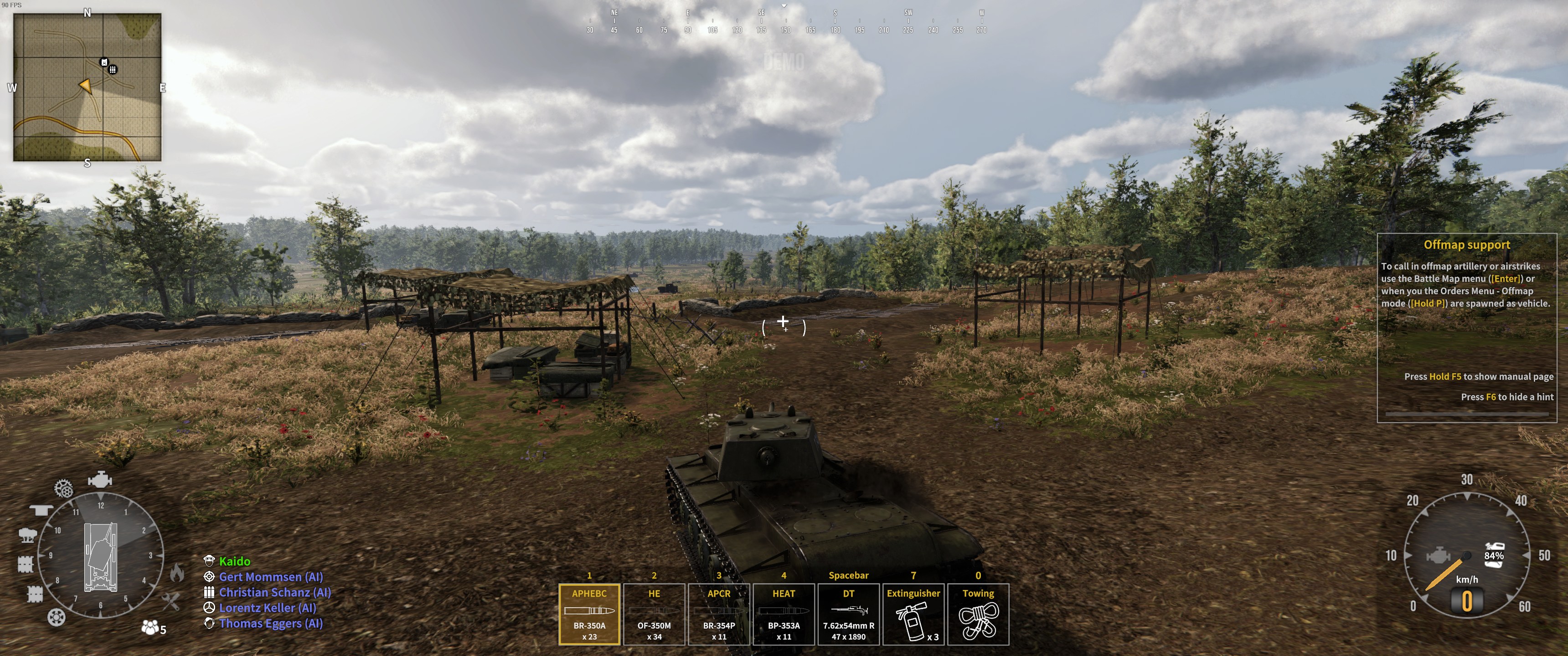Select crew member Kaido
Screen dimensions: 1568x656
[234, 561]
